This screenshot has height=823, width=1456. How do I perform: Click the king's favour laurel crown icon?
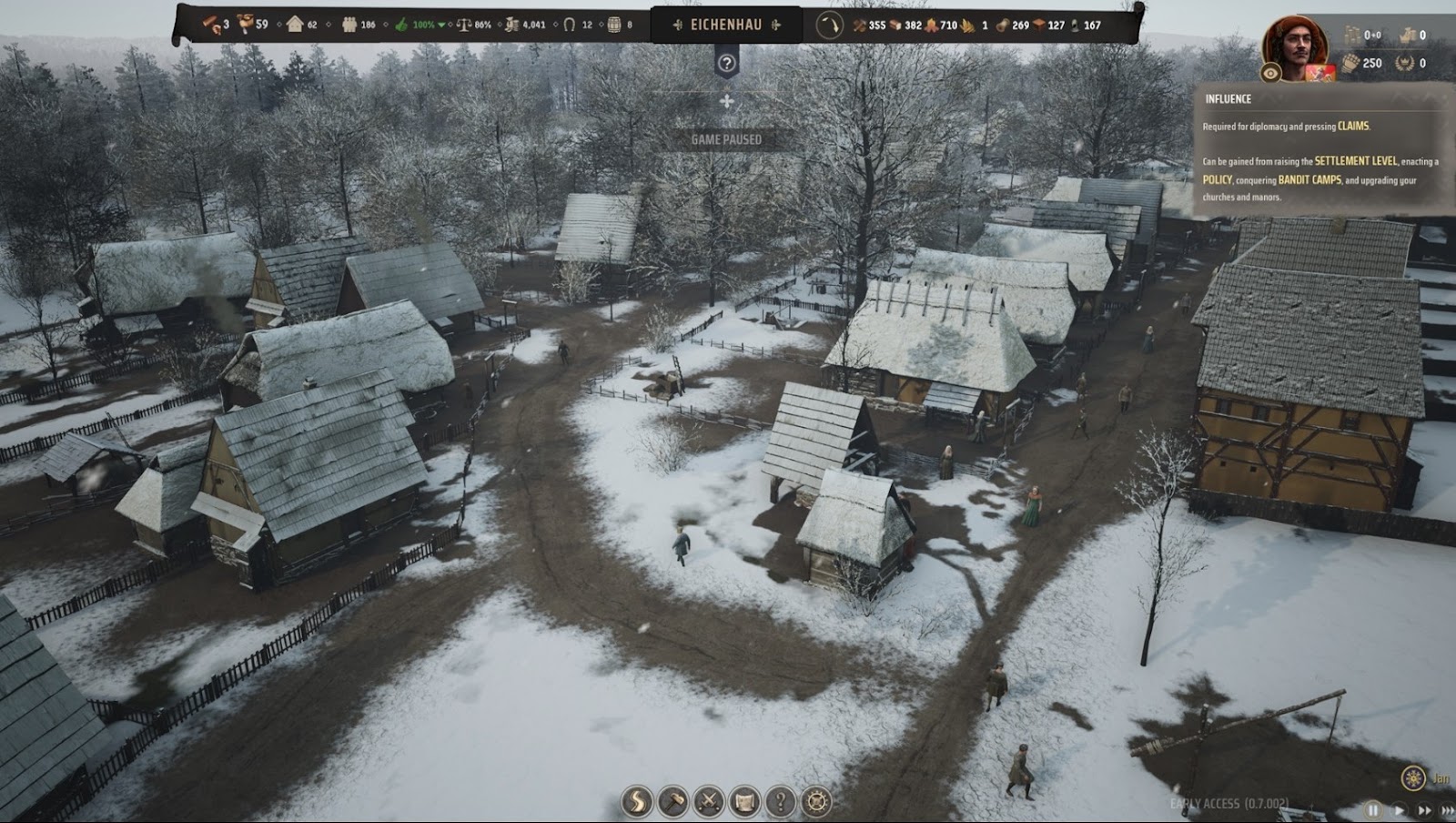[x=1407, y=63]
